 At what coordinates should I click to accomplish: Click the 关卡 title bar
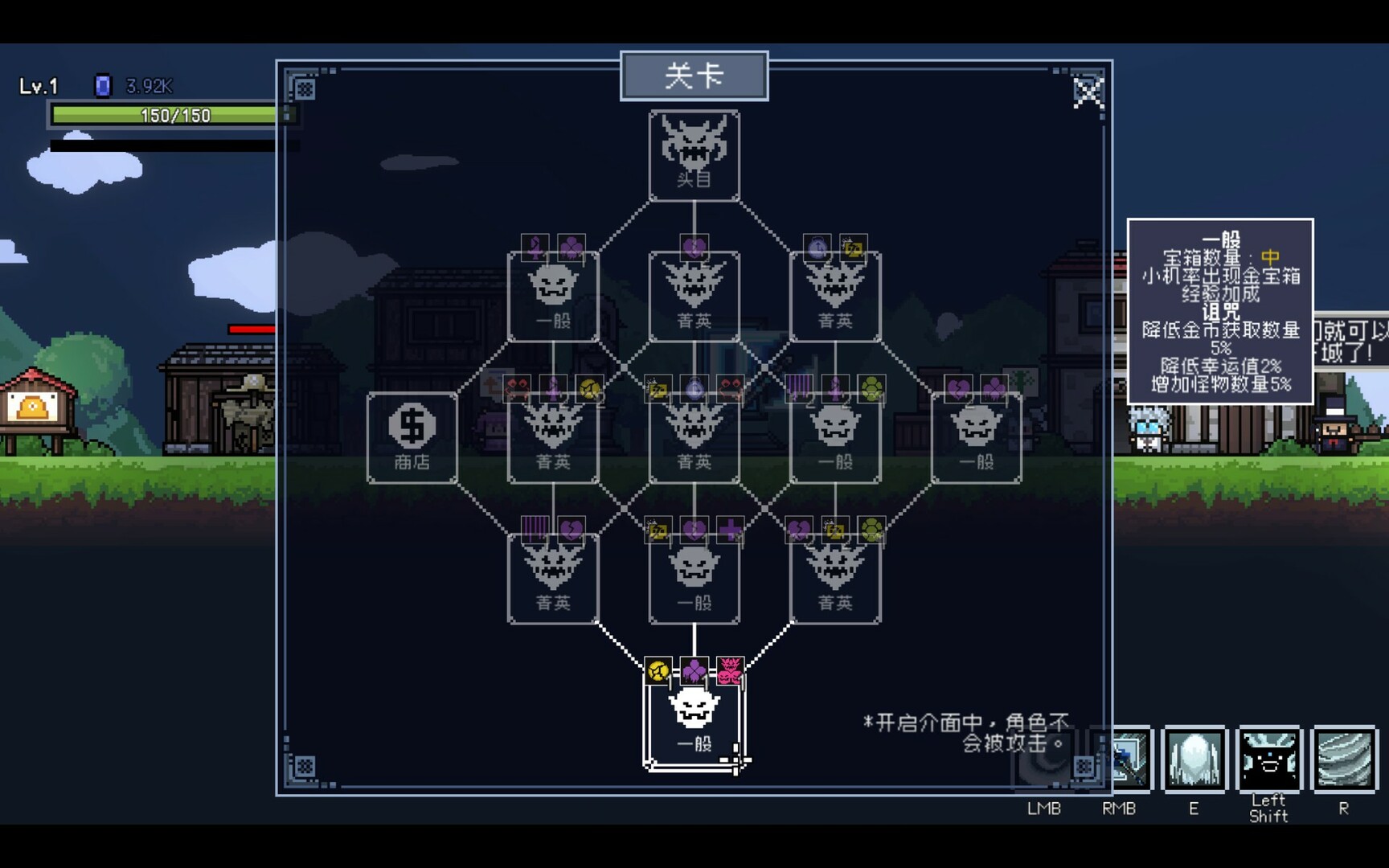[x=694, y=75]
